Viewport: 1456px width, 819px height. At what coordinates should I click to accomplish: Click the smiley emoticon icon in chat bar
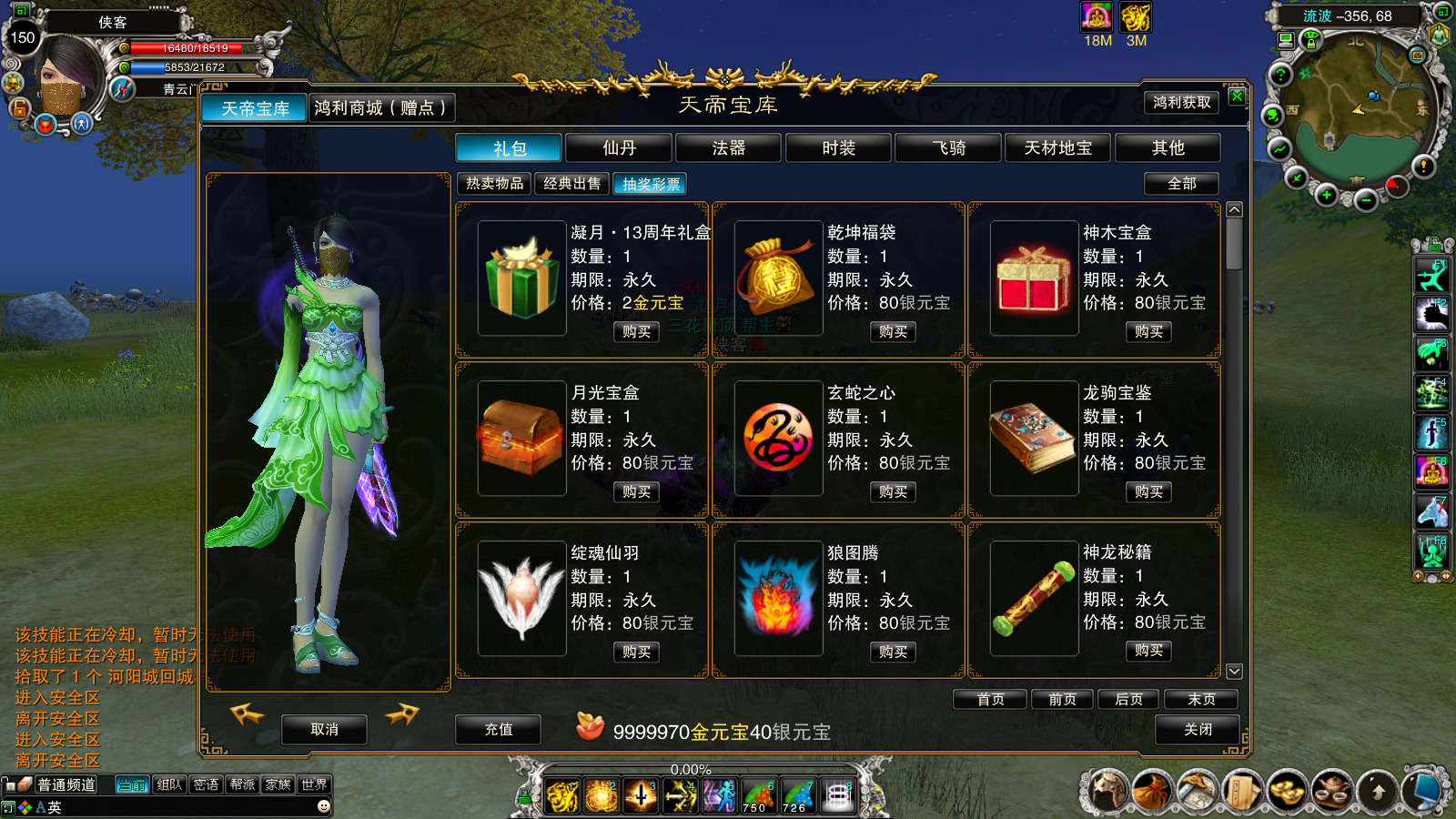point(324,807)
